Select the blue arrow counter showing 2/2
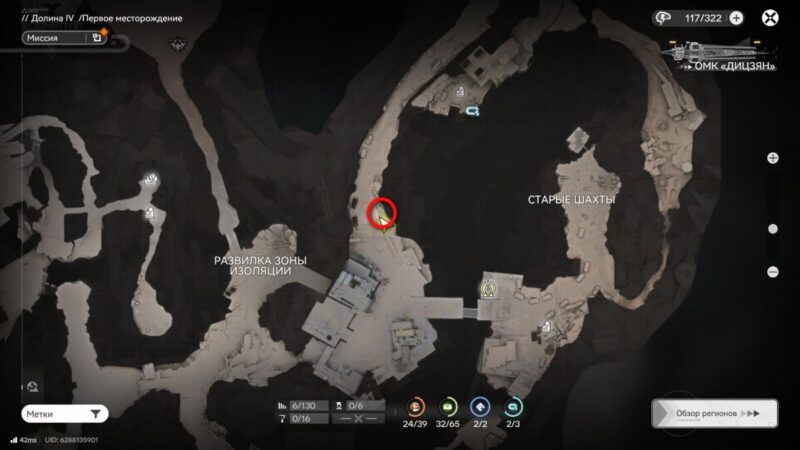The image size is (800, 450). (x=481, y=407)
